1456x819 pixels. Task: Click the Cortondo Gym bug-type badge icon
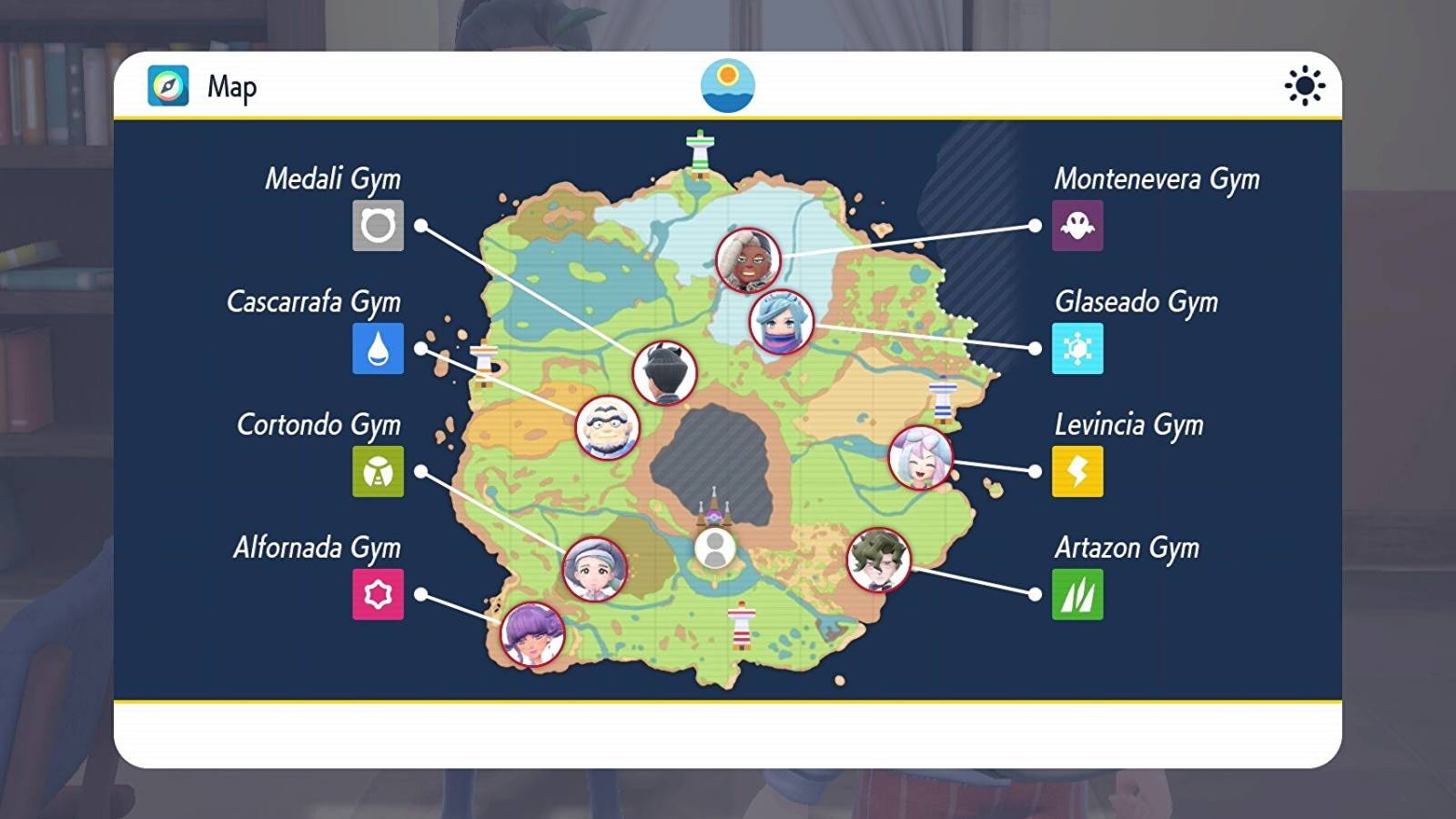click(379, 473)
